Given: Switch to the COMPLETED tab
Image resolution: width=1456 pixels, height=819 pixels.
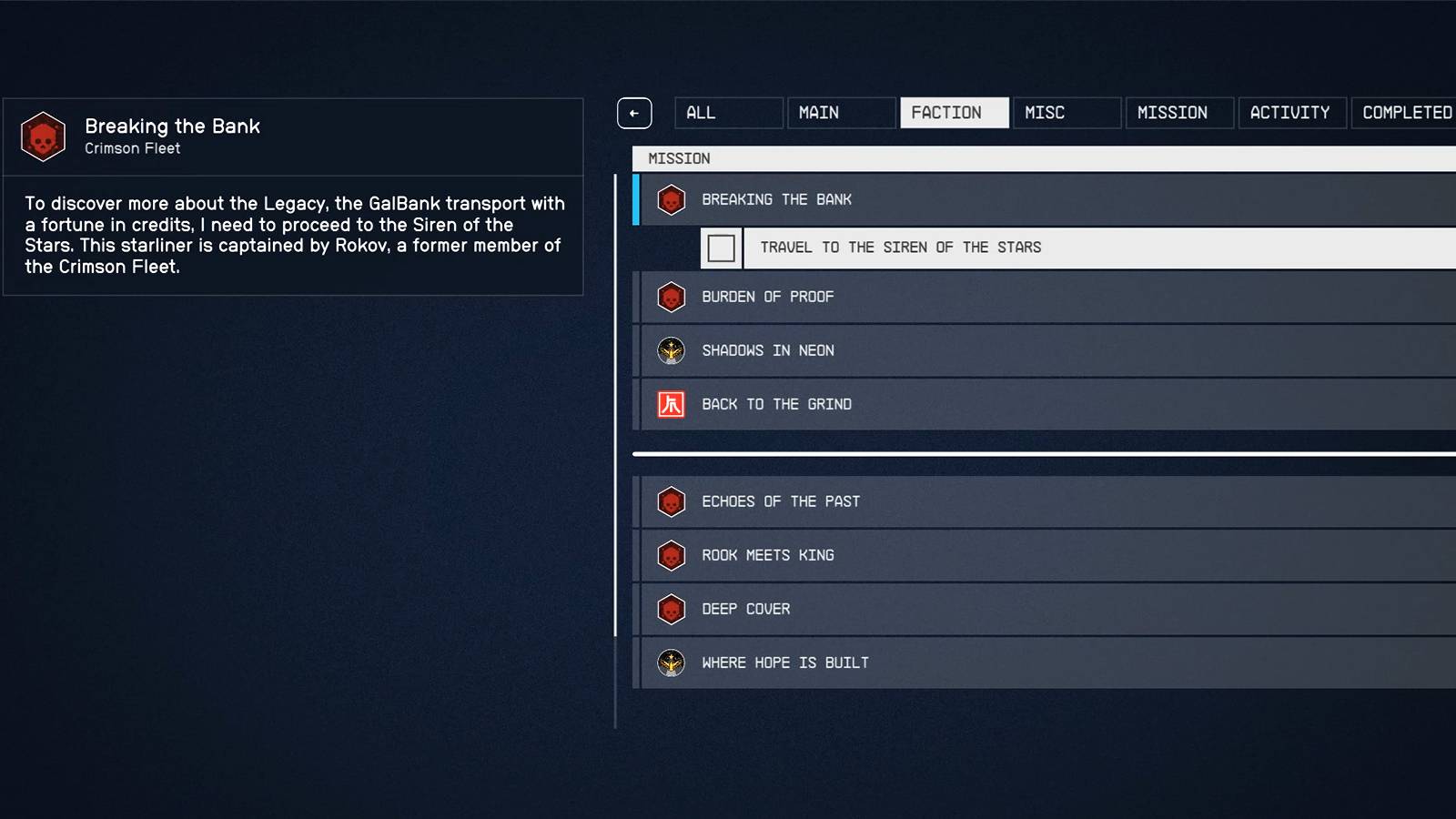Looking at the screenshot, I should 1406,112.
